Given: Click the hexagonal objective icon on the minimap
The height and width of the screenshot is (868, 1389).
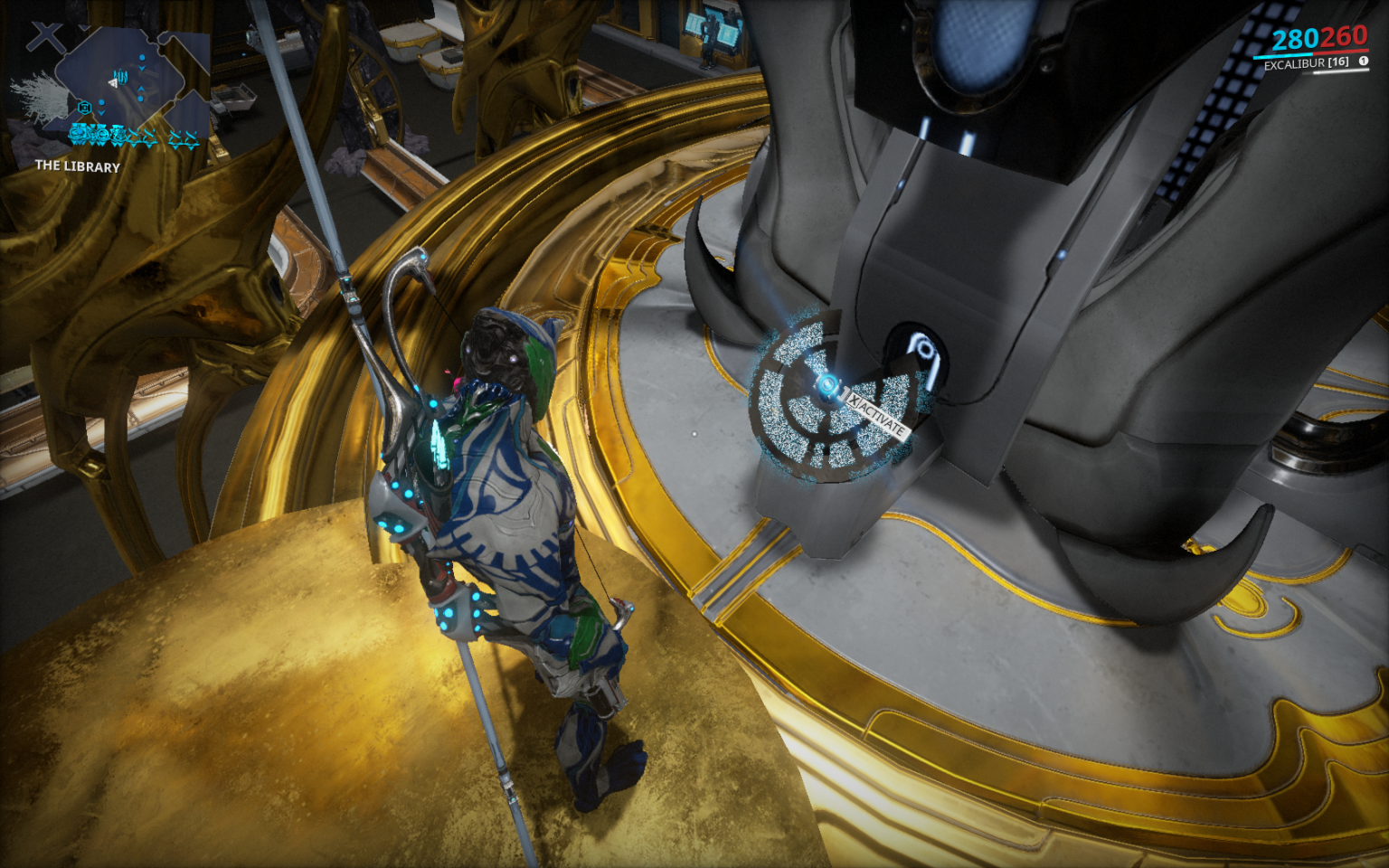Looking at the screenshot, I should tap(85, 107).
